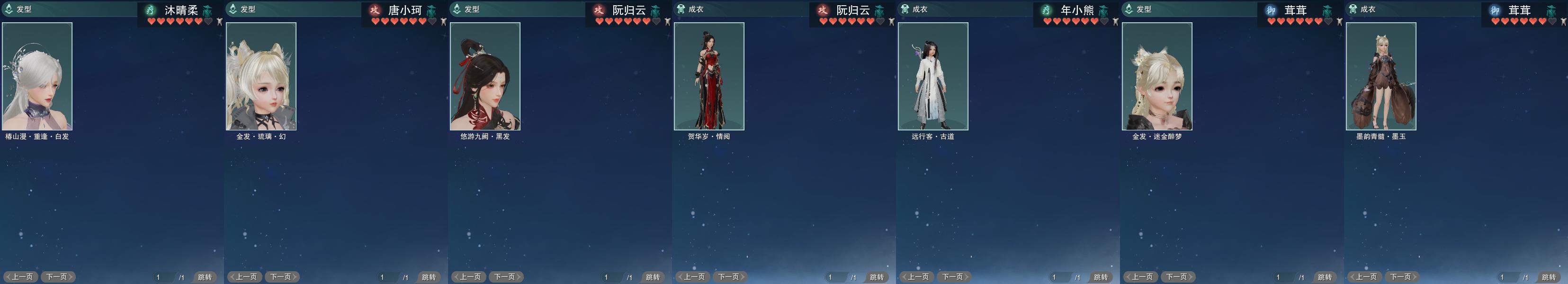Pick the 悠游九阙·黑发 hairstyle thumbnail
This screenshot has width=1568, height=284.
coord(485,76)
